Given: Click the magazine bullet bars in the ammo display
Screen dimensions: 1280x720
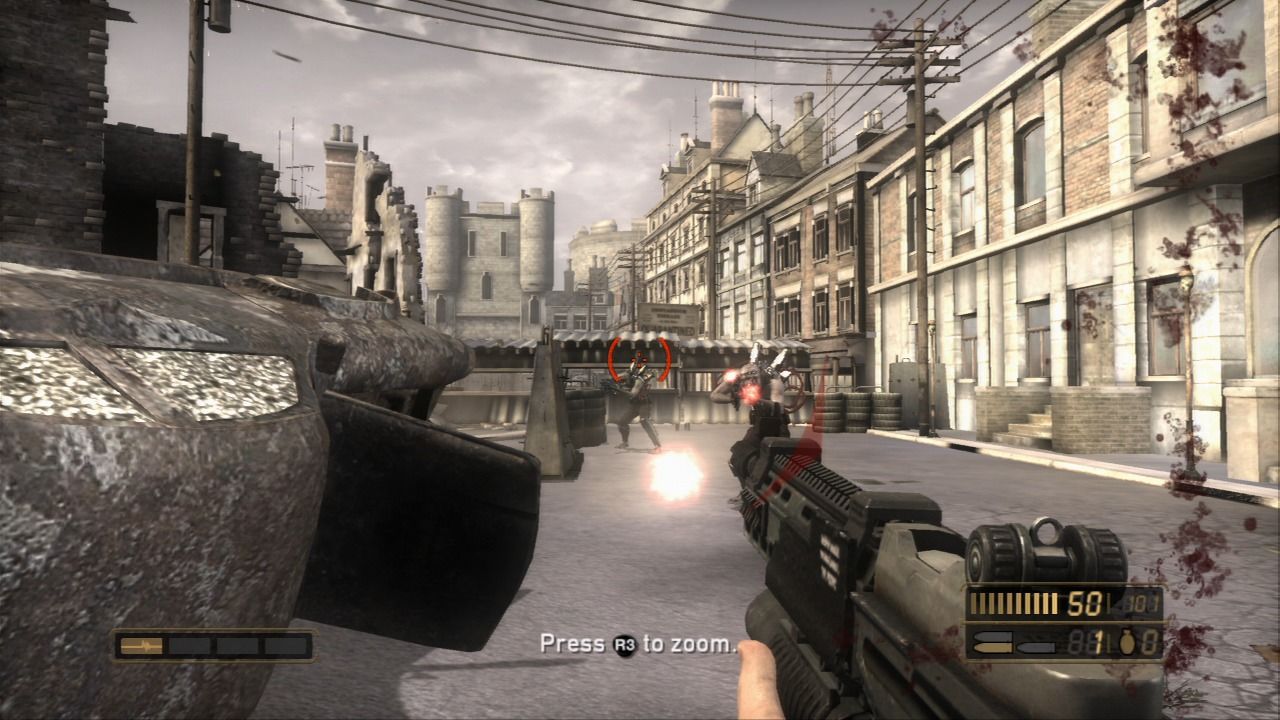Looking at the screenshot, I should point(1013,603).
